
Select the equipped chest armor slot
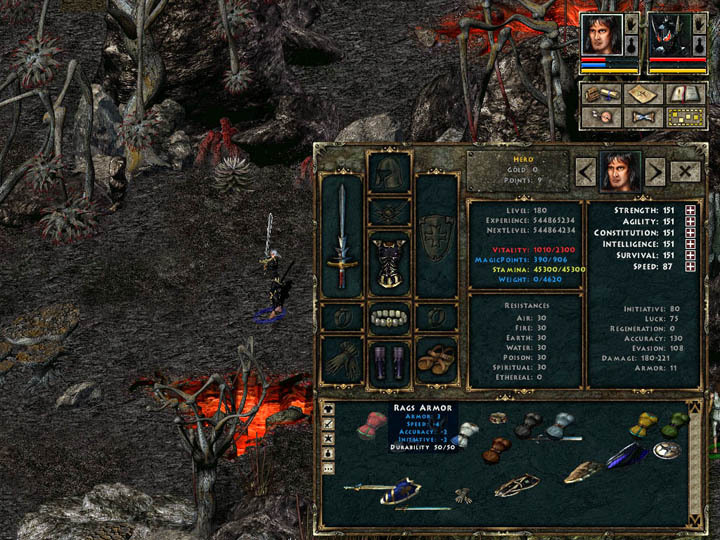pos(389,264)
